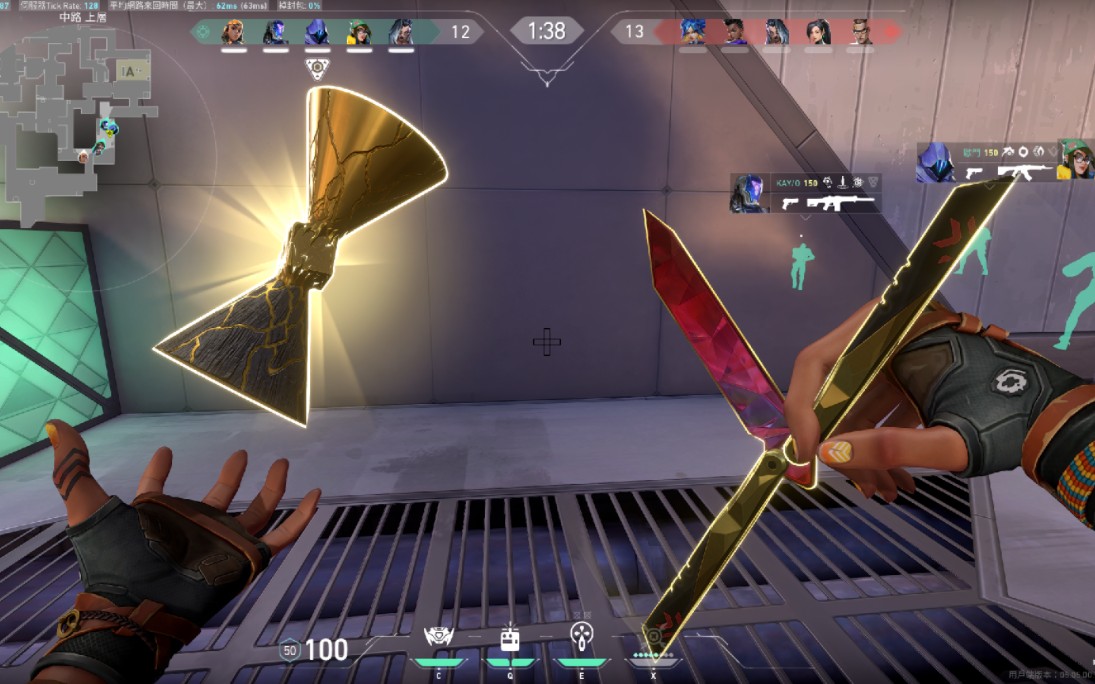The width and height of the screenshot is (1095, 684).
Task: Click KAY/O's portrait on the teammate info card
Action: tap(748, 193)
